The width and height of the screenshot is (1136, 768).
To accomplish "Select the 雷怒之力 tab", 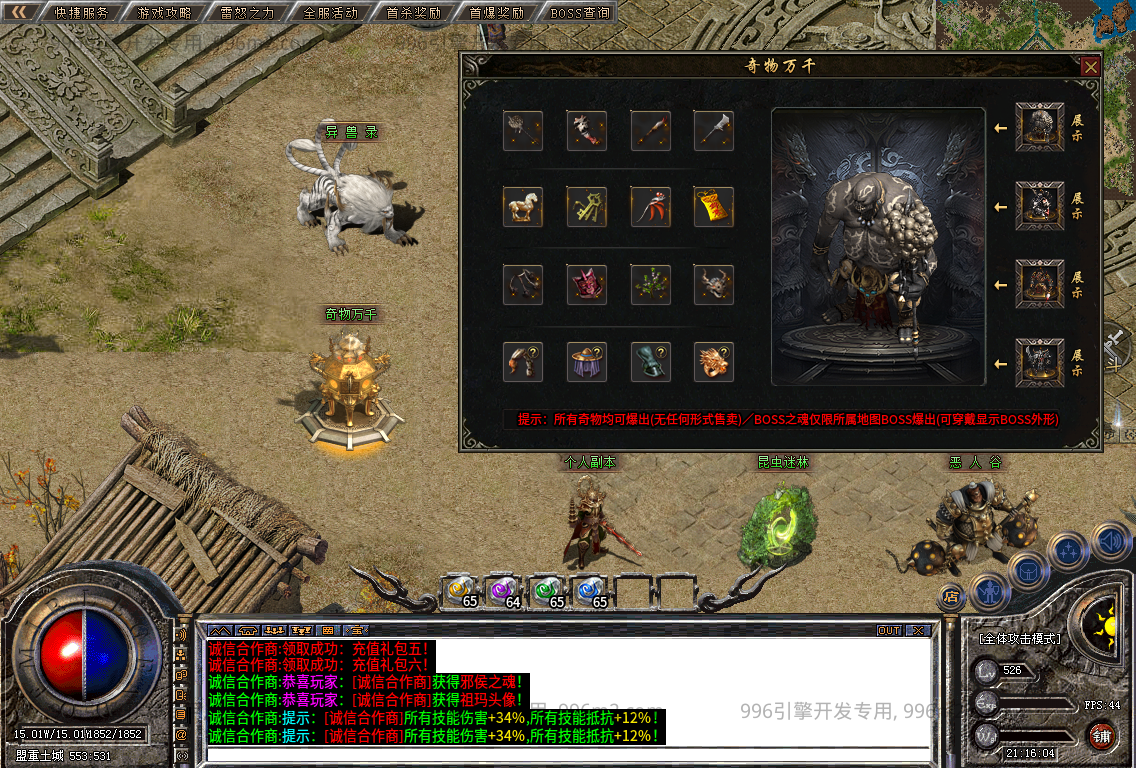I will (247, 13).
